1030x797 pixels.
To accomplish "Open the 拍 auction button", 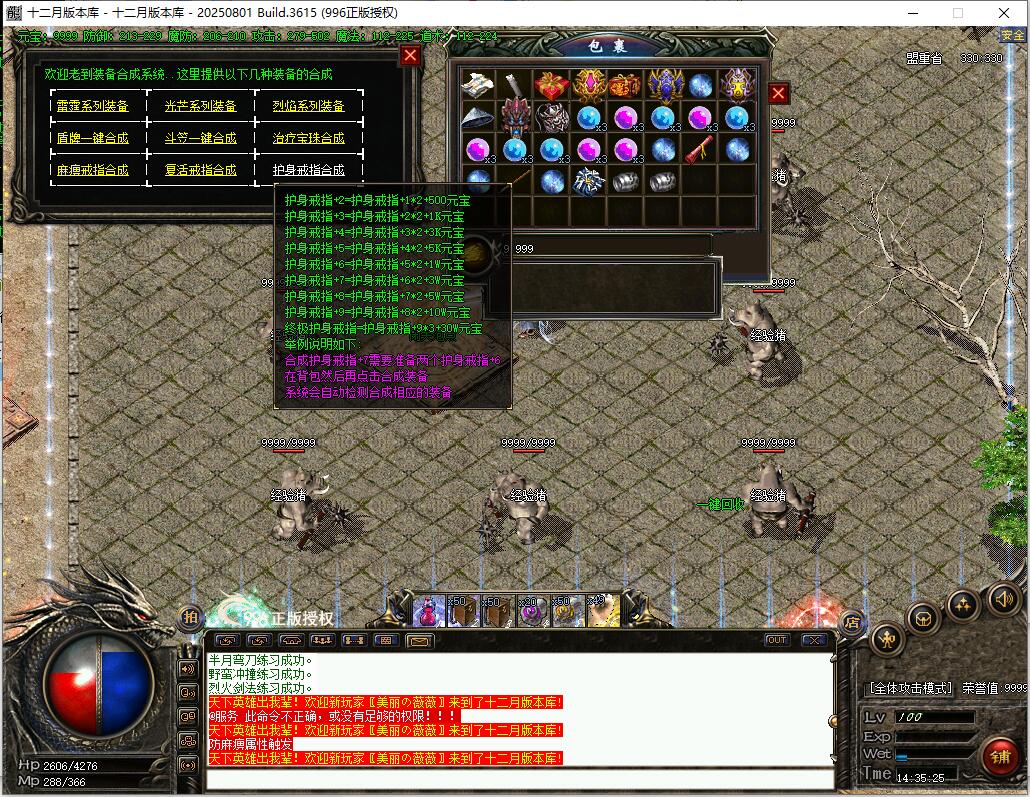I will point(189,618).
